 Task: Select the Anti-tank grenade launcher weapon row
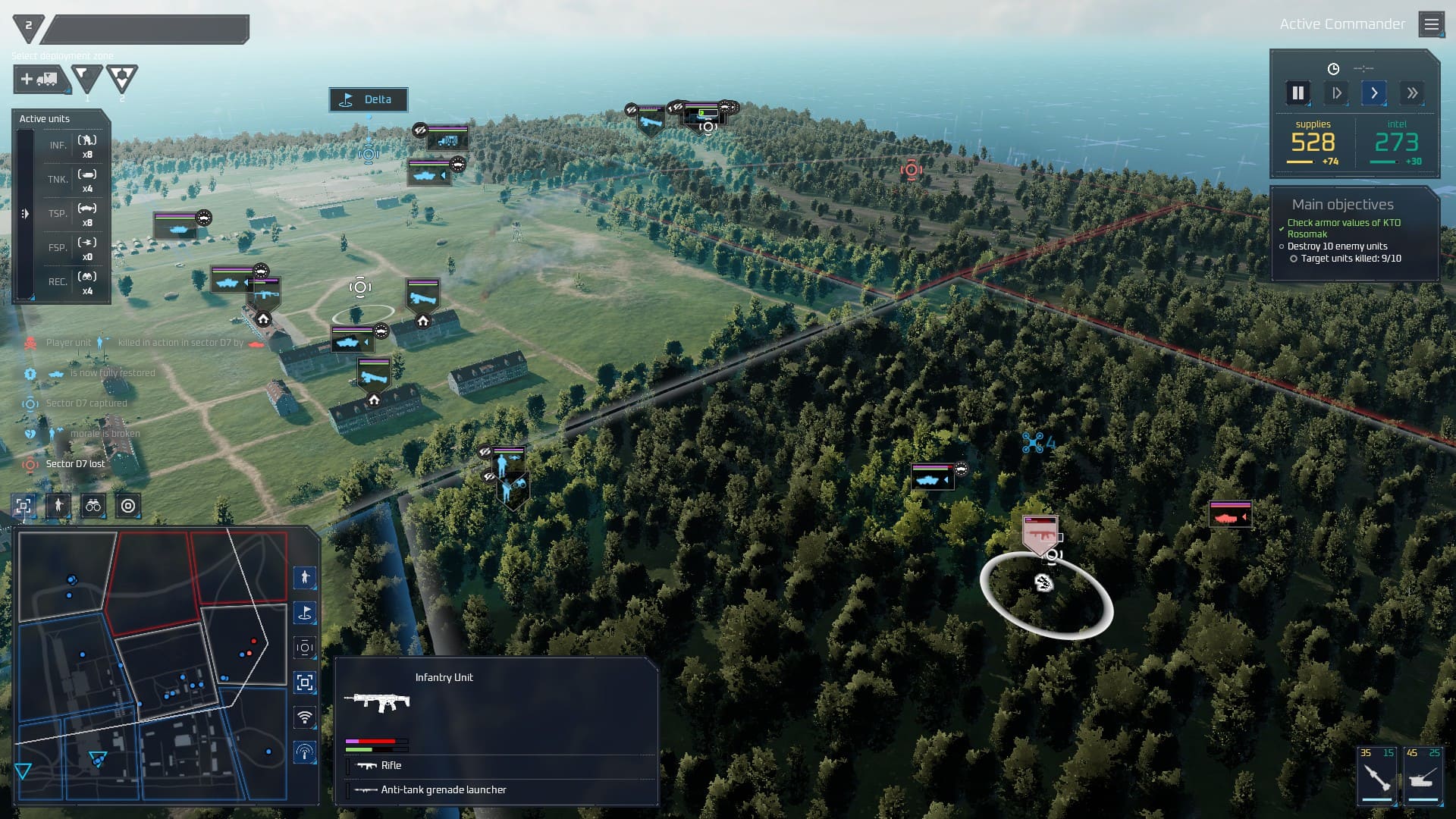coord(444,790)
